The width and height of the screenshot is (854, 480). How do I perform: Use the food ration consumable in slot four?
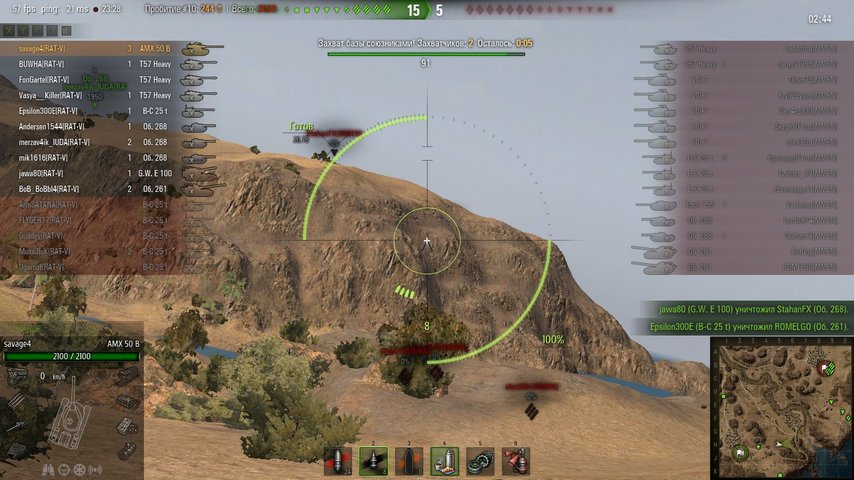click(445, 461)
